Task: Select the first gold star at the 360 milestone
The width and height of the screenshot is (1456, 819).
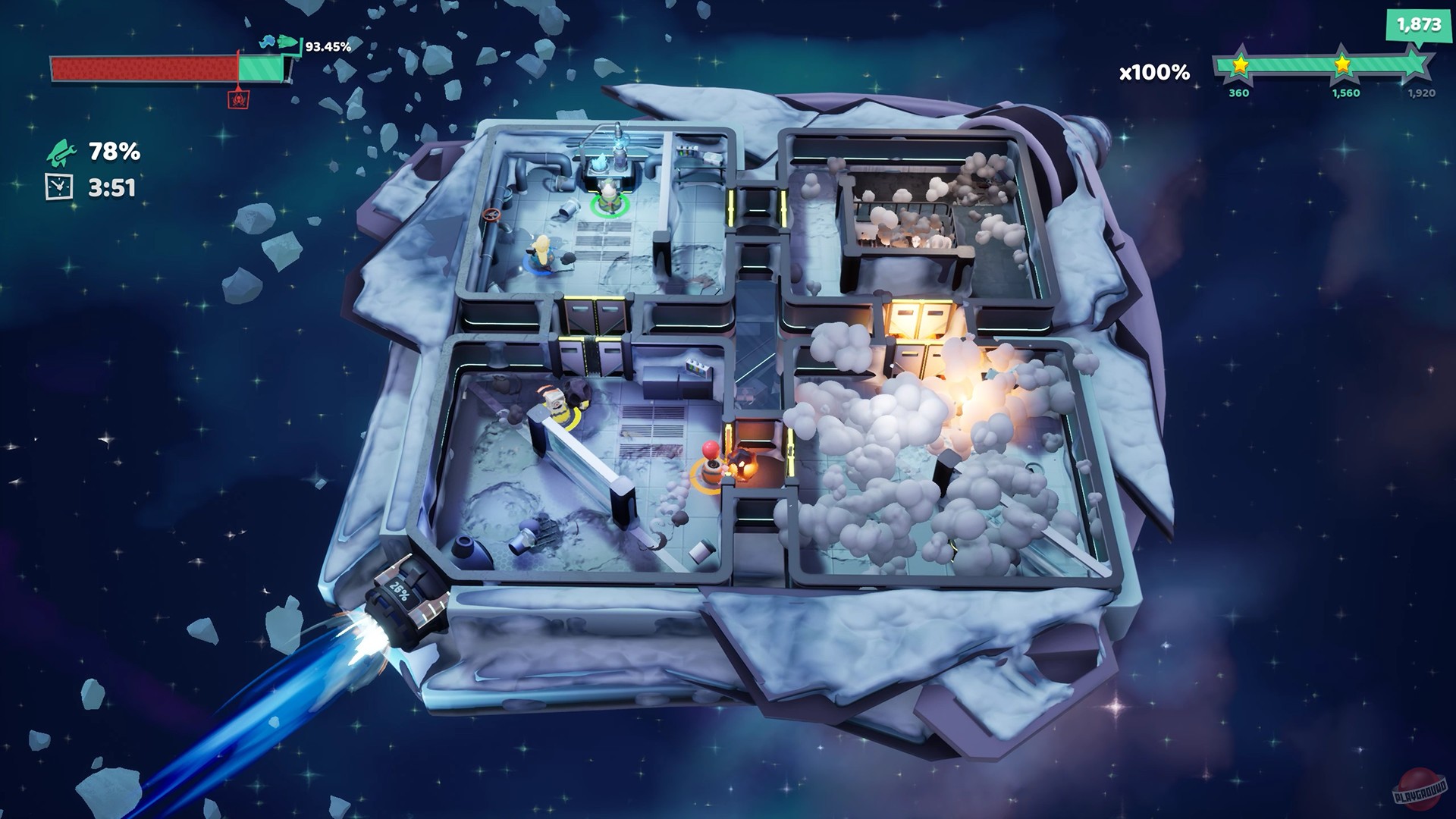Action: [x=1241, y=64]
